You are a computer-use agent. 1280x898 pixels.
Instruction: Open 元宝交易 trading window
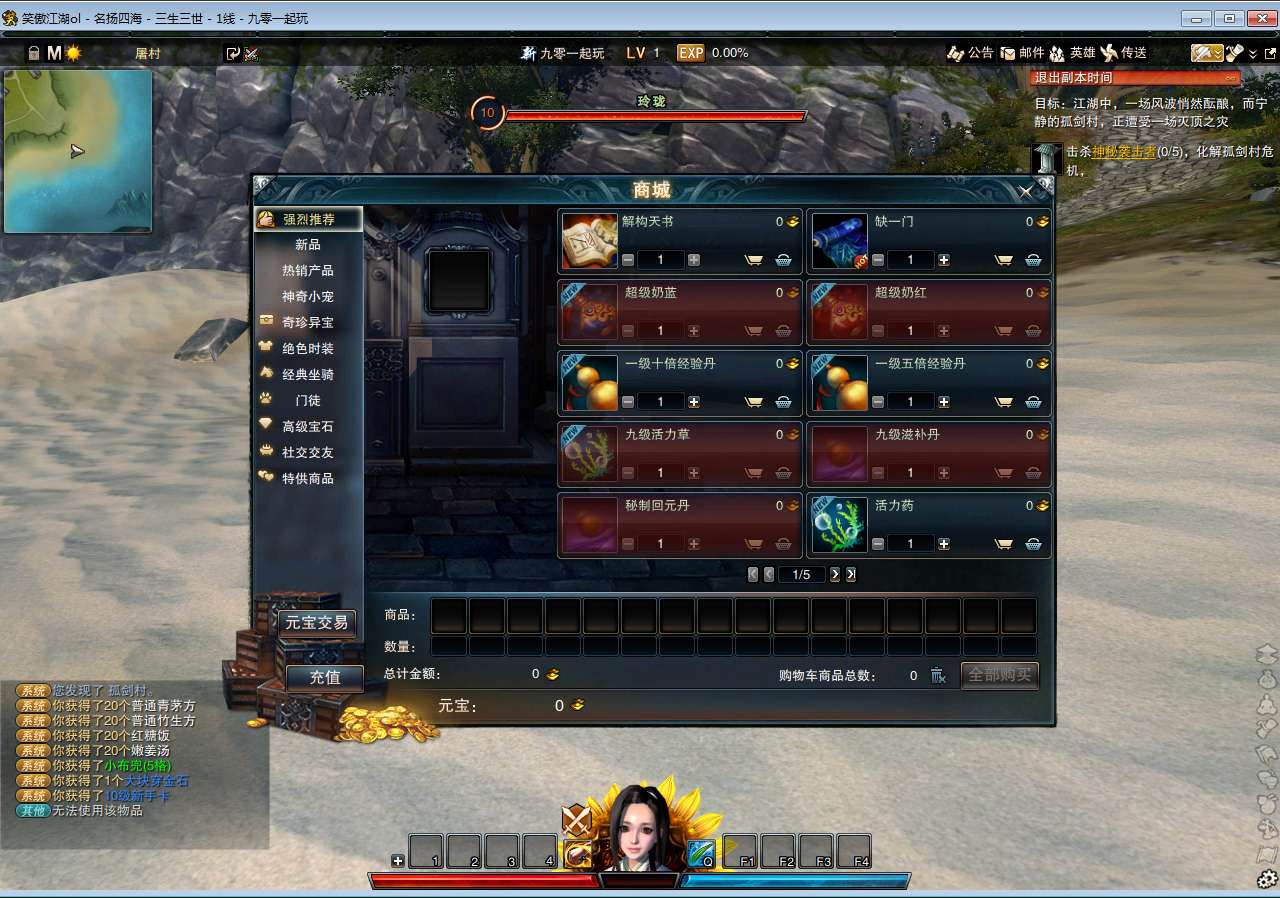[x=318, y=623]
